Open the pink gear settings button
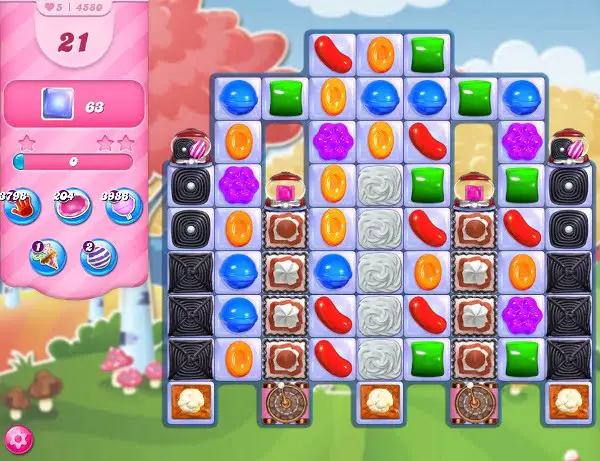The height and width of the screenshot is (461, 600). [x=17, y=438]
